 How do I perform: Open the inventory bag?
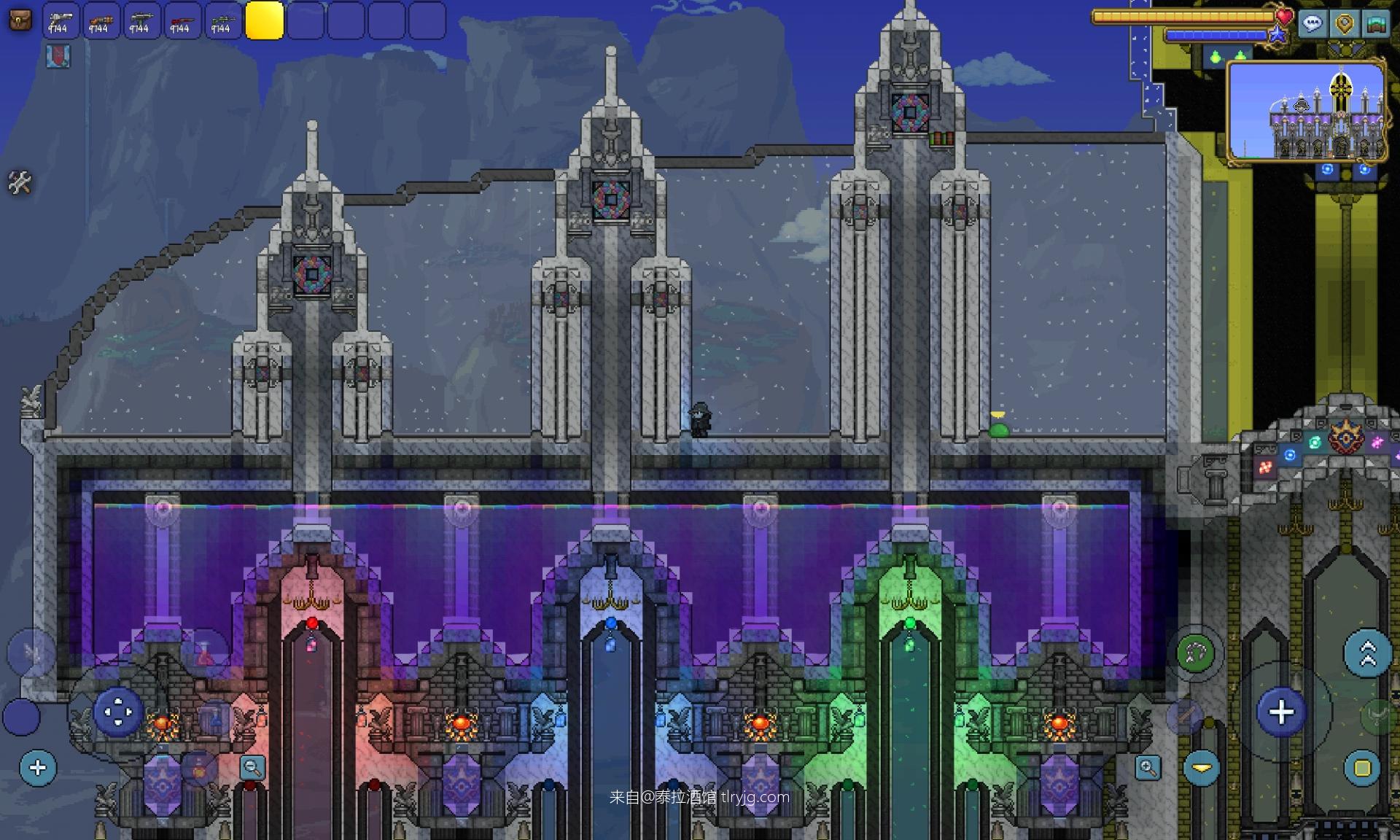tap(20, 20)
